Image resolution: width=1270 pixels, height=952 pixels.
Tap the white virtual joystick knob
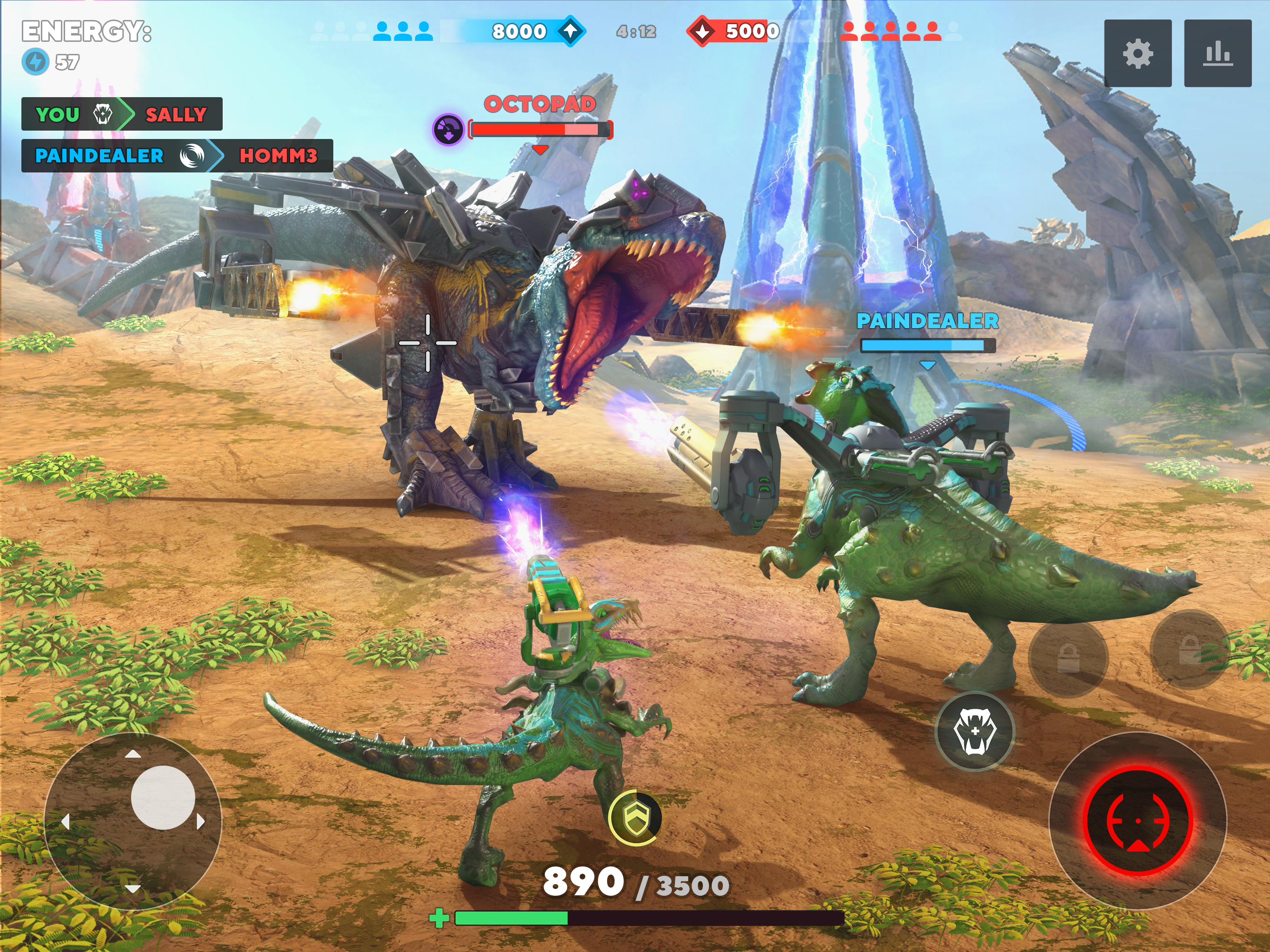(163, 797)
